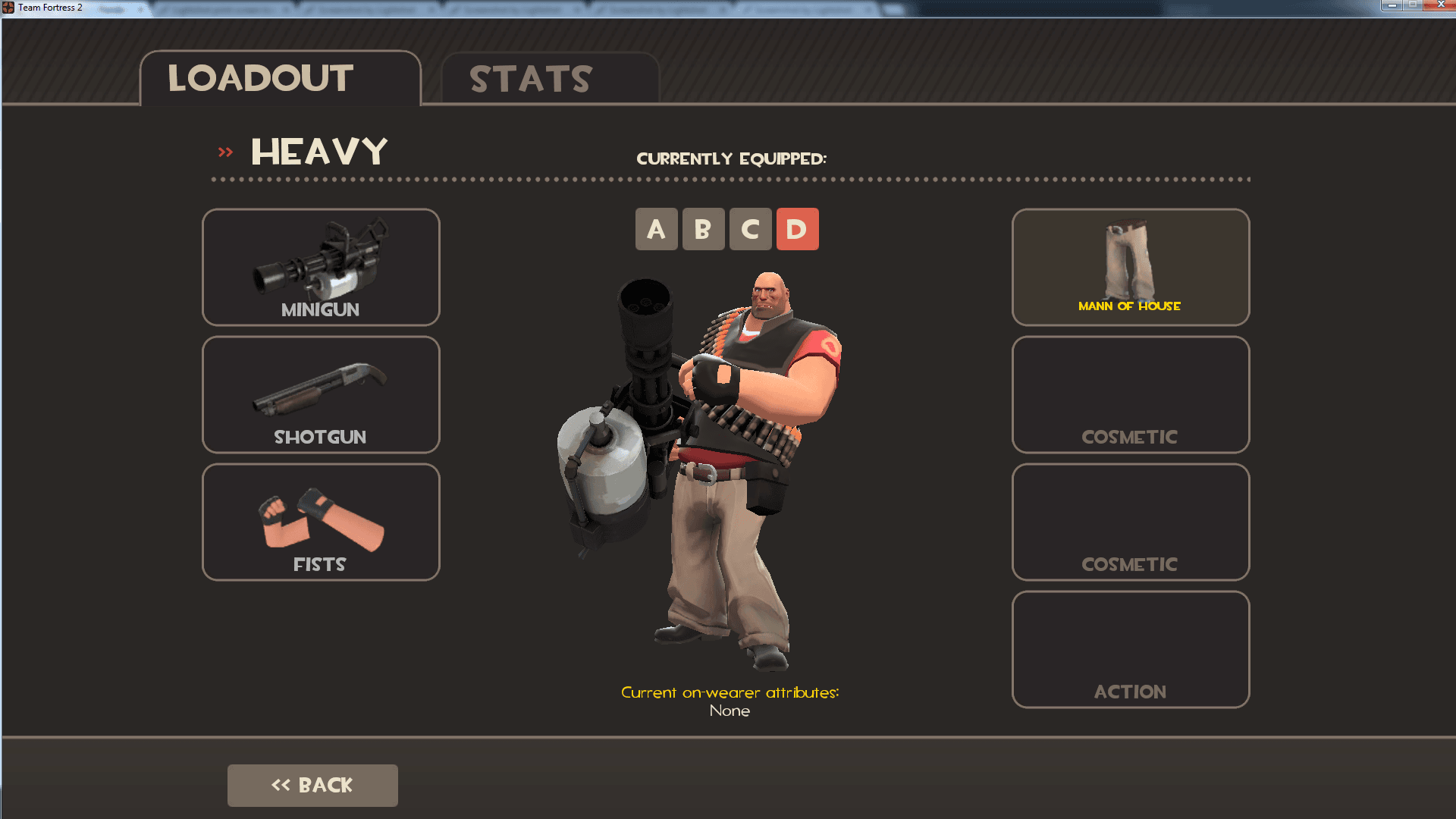This screenshot has width=1456, height=819.
Task: Open the Mann of House cosmetic slot
Action: [x=1130, y=267]
